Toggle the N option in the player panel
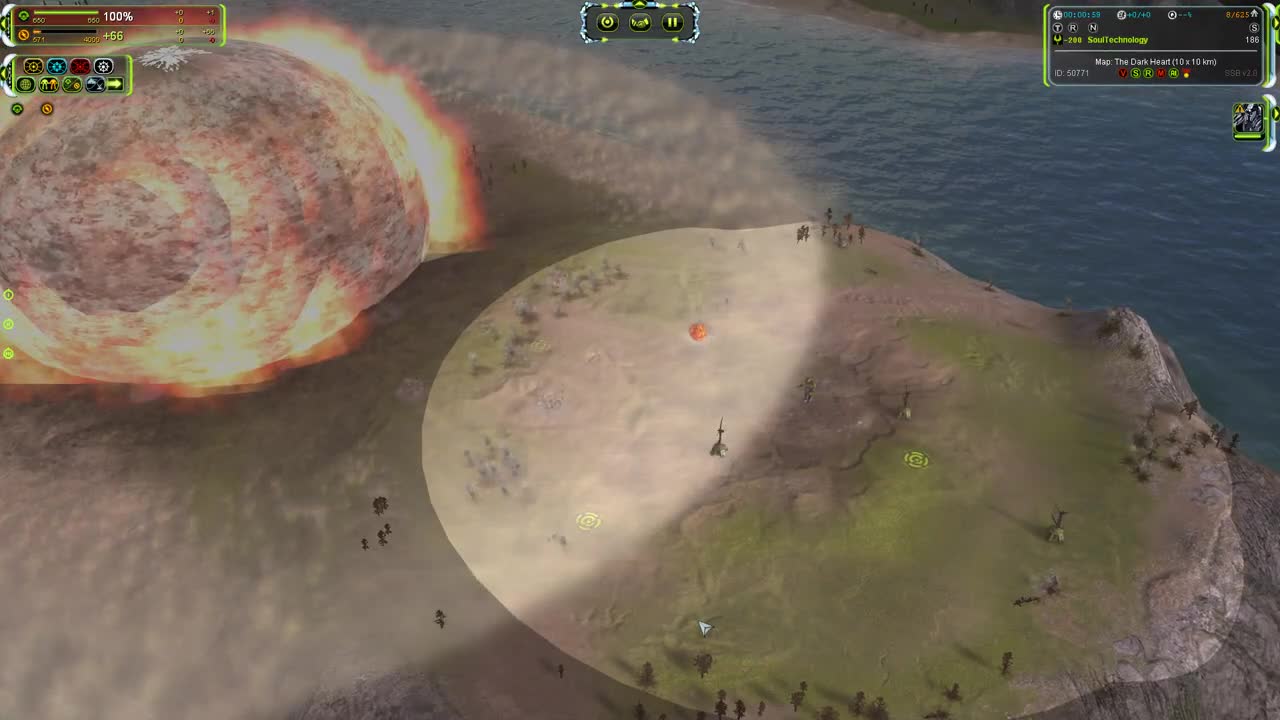This screenshot has height=720, width=1280. click(x=1093, y=28)
